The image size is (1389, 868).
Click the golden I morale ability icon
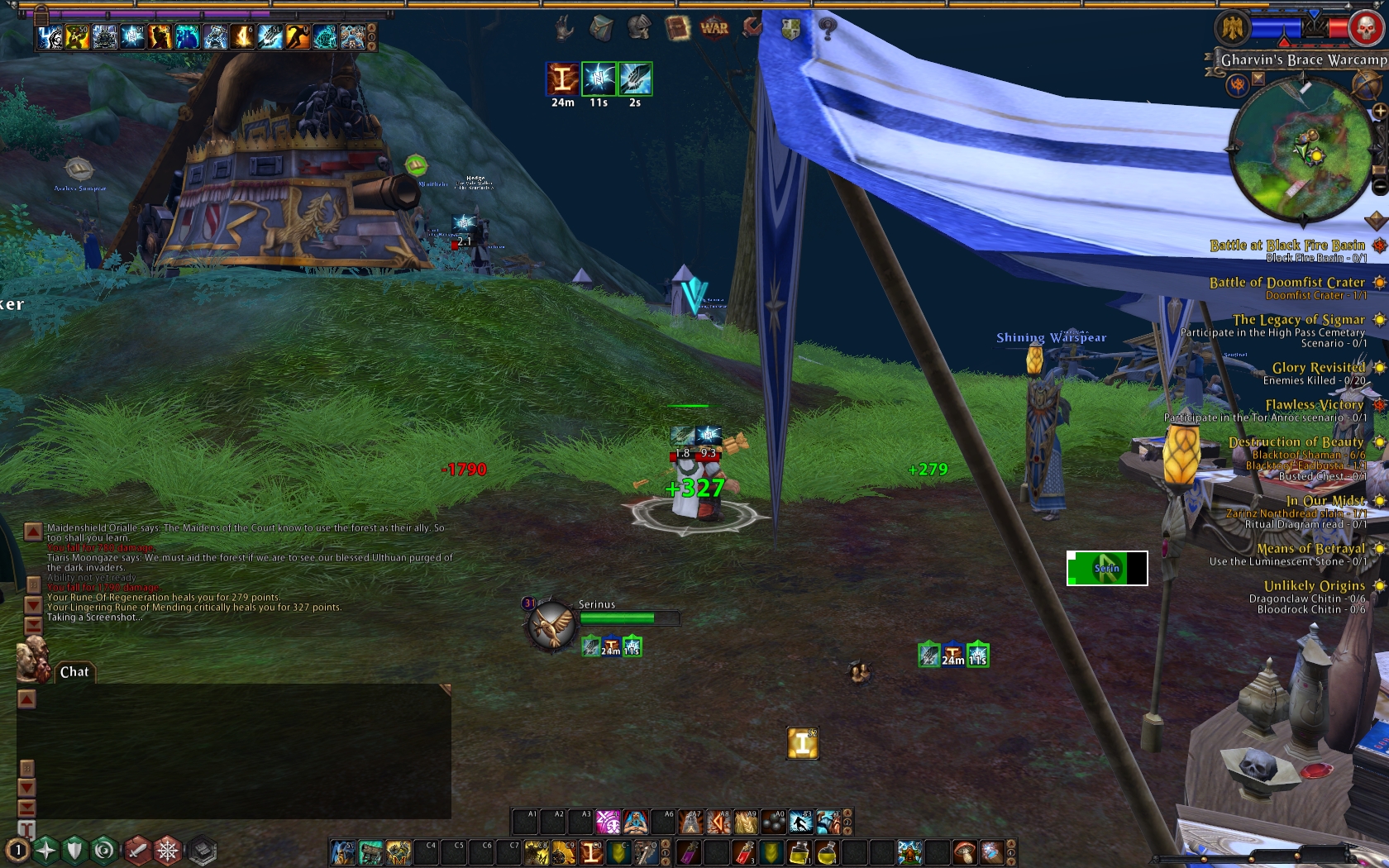801,744
